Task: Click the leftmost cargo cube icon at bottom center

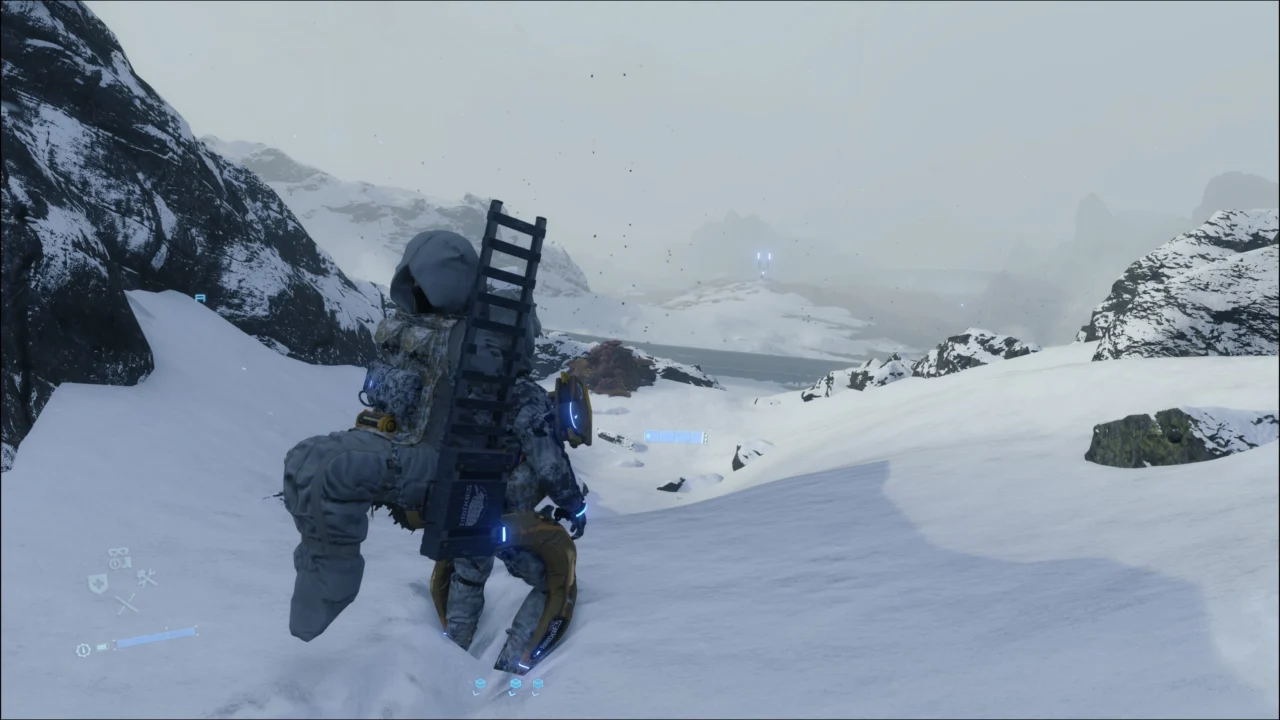Action: (480, 683)
